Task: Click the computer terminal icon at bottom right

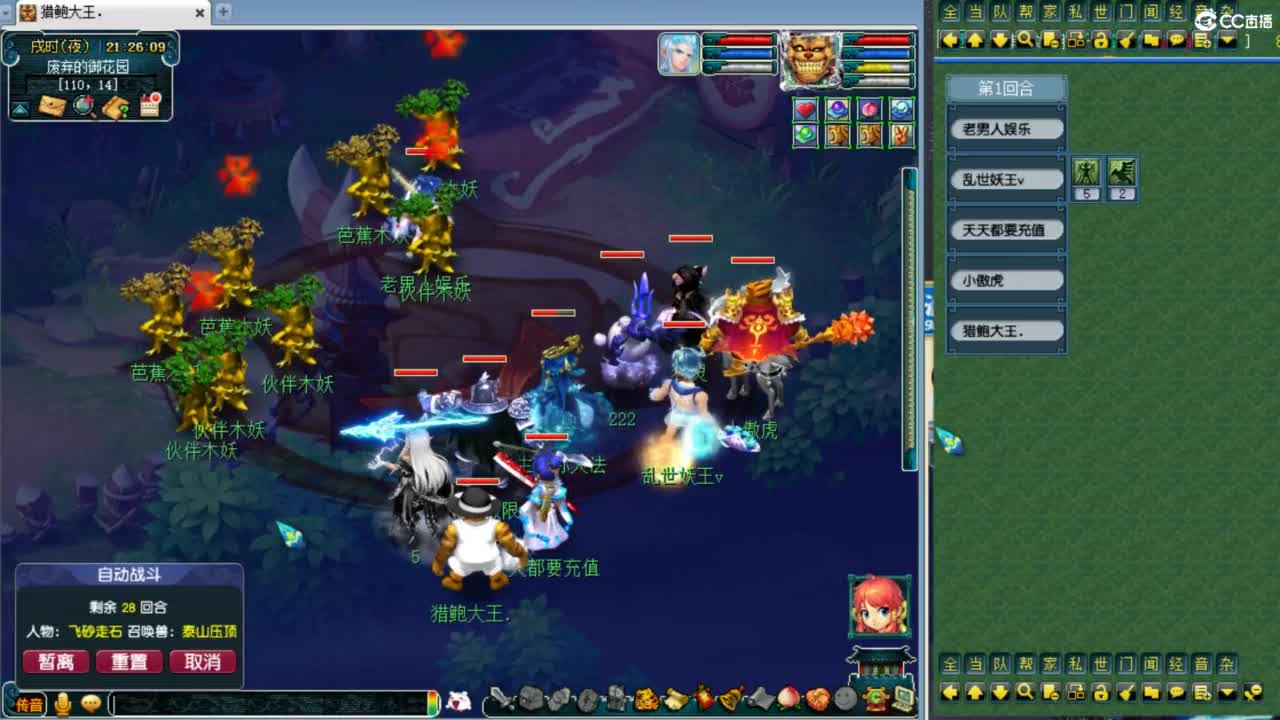Action: pos(903,698)
